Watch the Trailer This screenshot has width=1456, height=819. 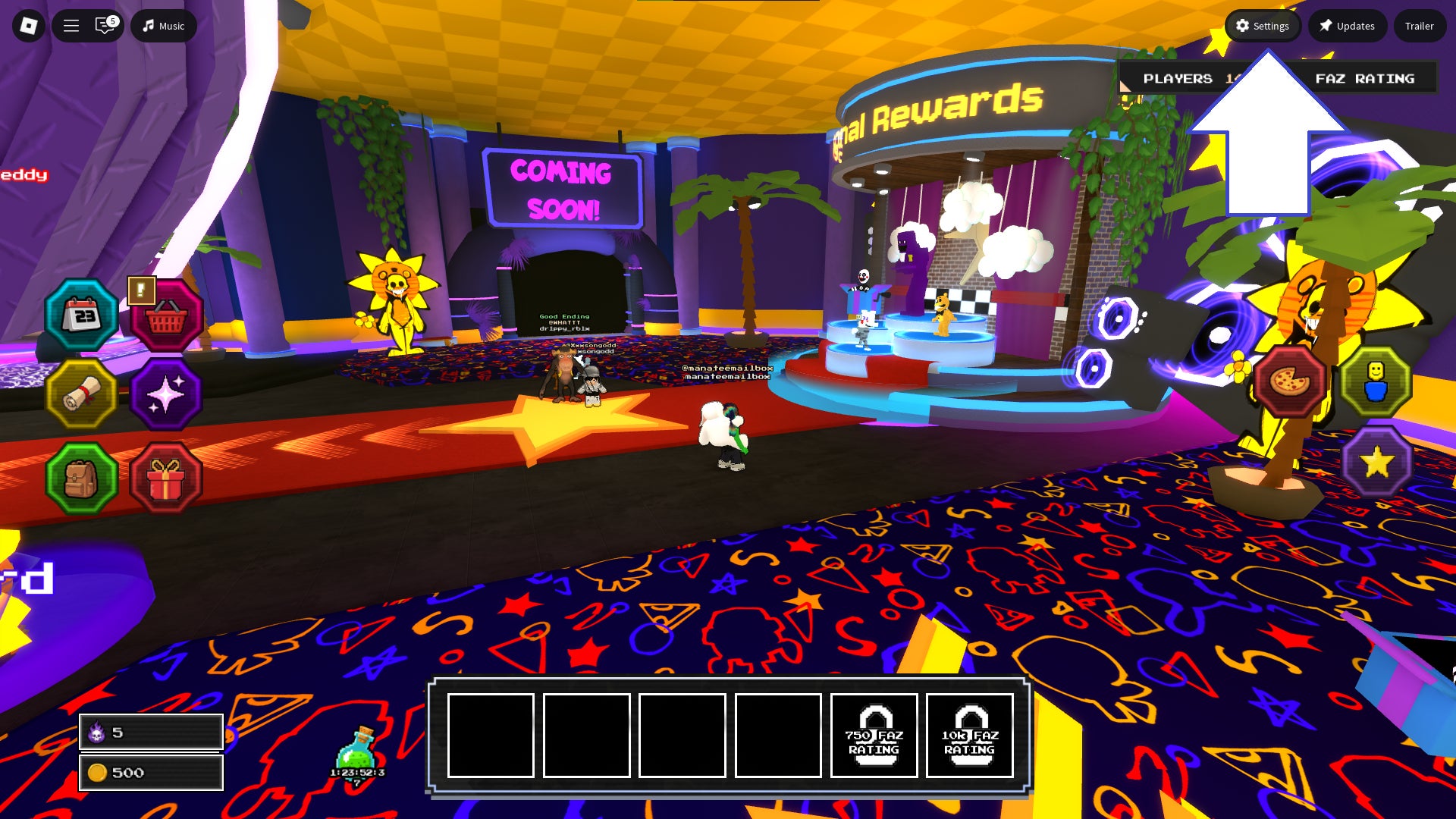click(x=1419, y=26)
